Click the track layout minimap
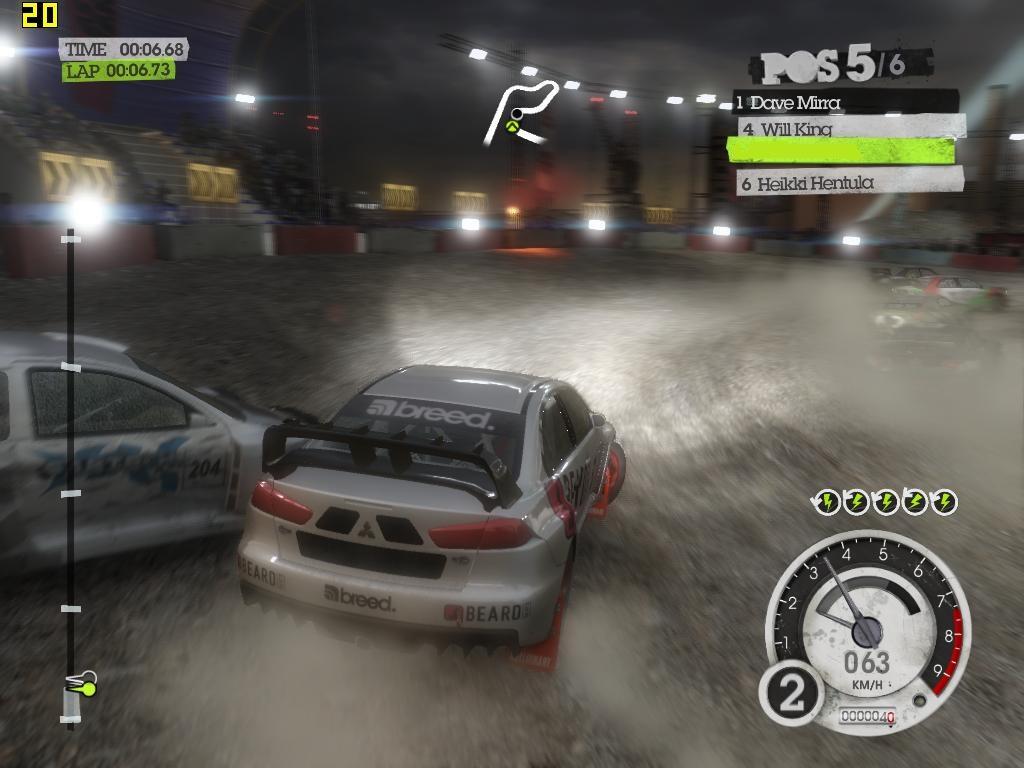The height and width of the screenshot is (768, 1024). point(520,113)
